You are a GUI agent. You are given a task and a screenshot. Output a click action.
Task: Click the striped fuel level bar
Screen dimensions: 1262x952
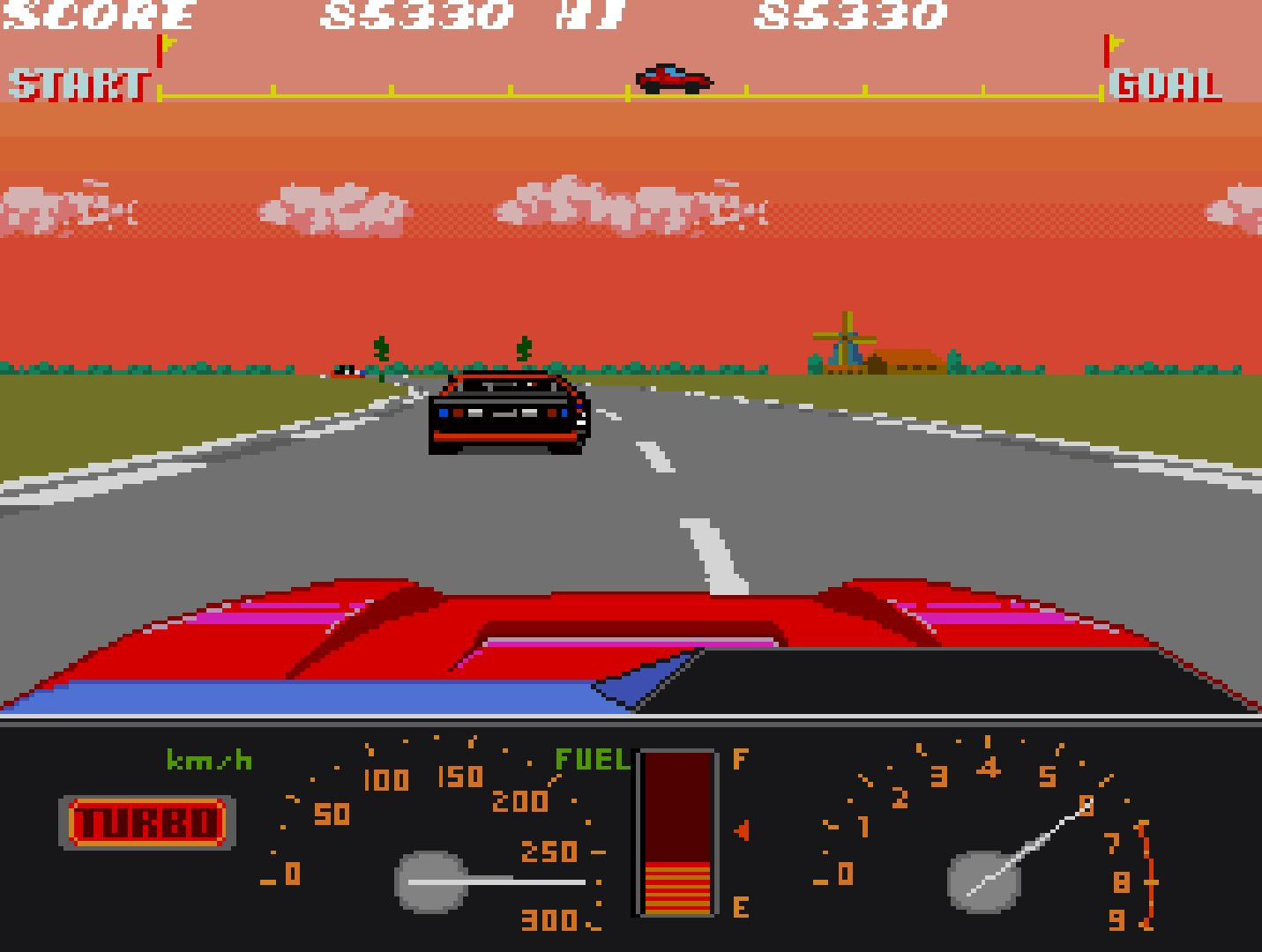click(679, 890)
